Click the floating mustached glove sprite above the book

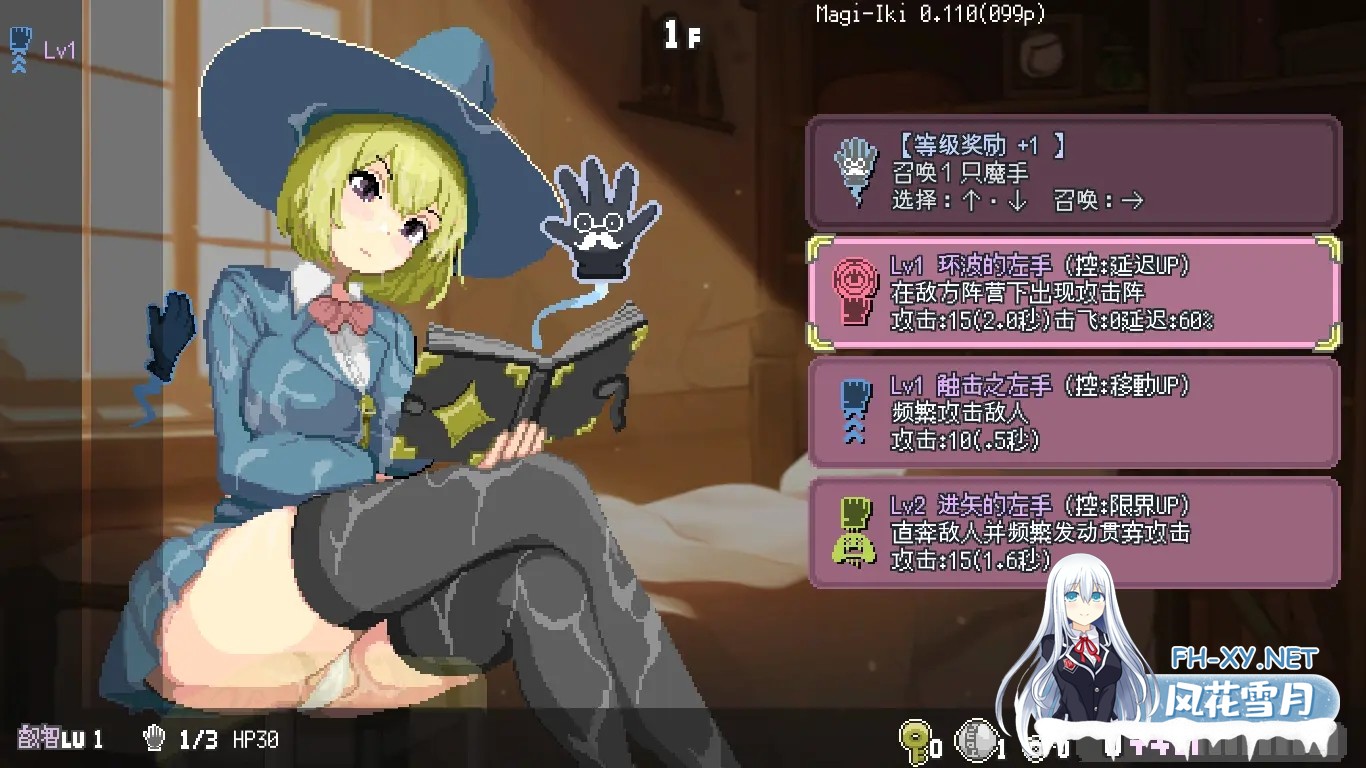598,220
